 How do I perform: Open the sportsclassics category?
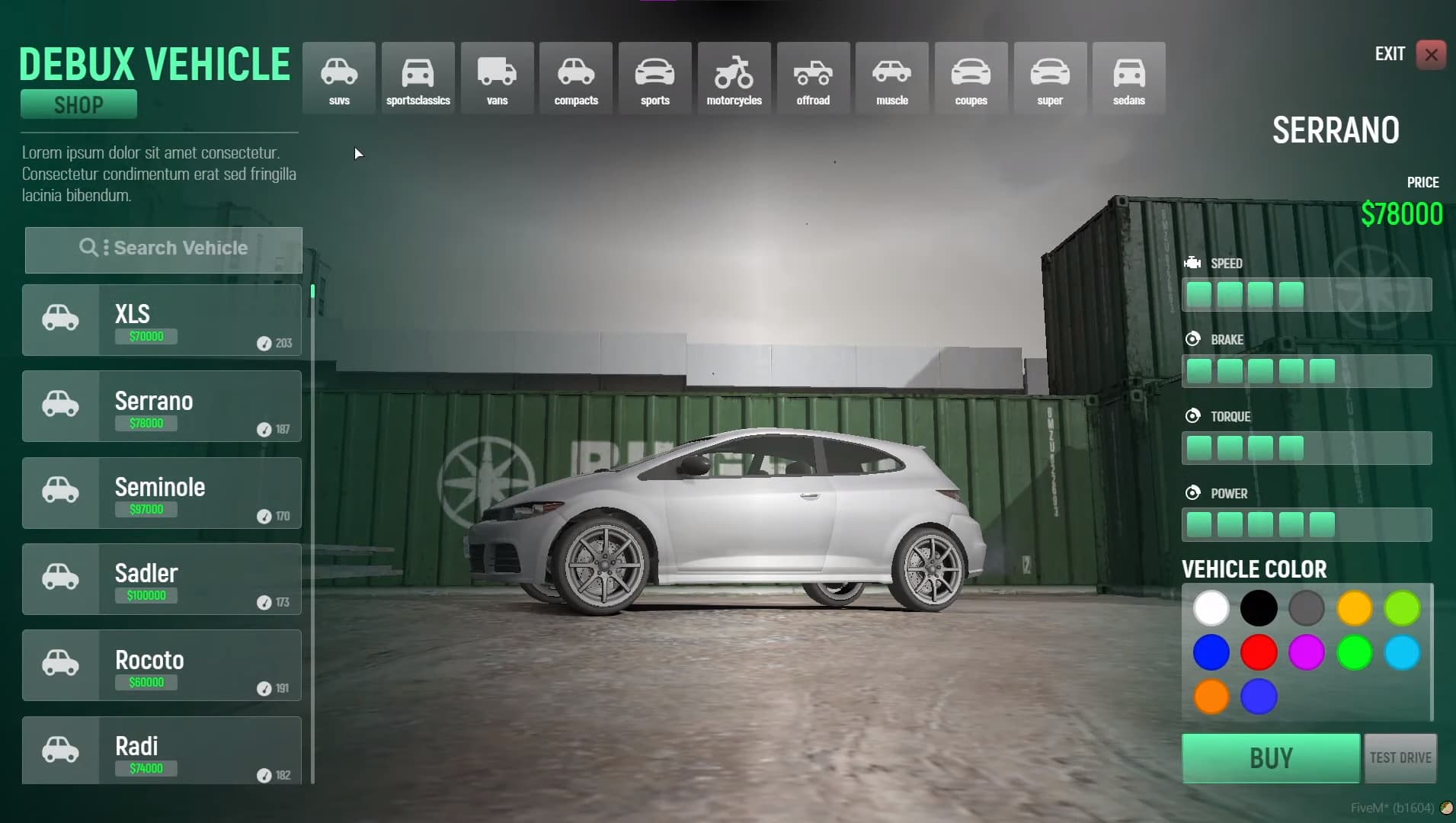[418, 76]
